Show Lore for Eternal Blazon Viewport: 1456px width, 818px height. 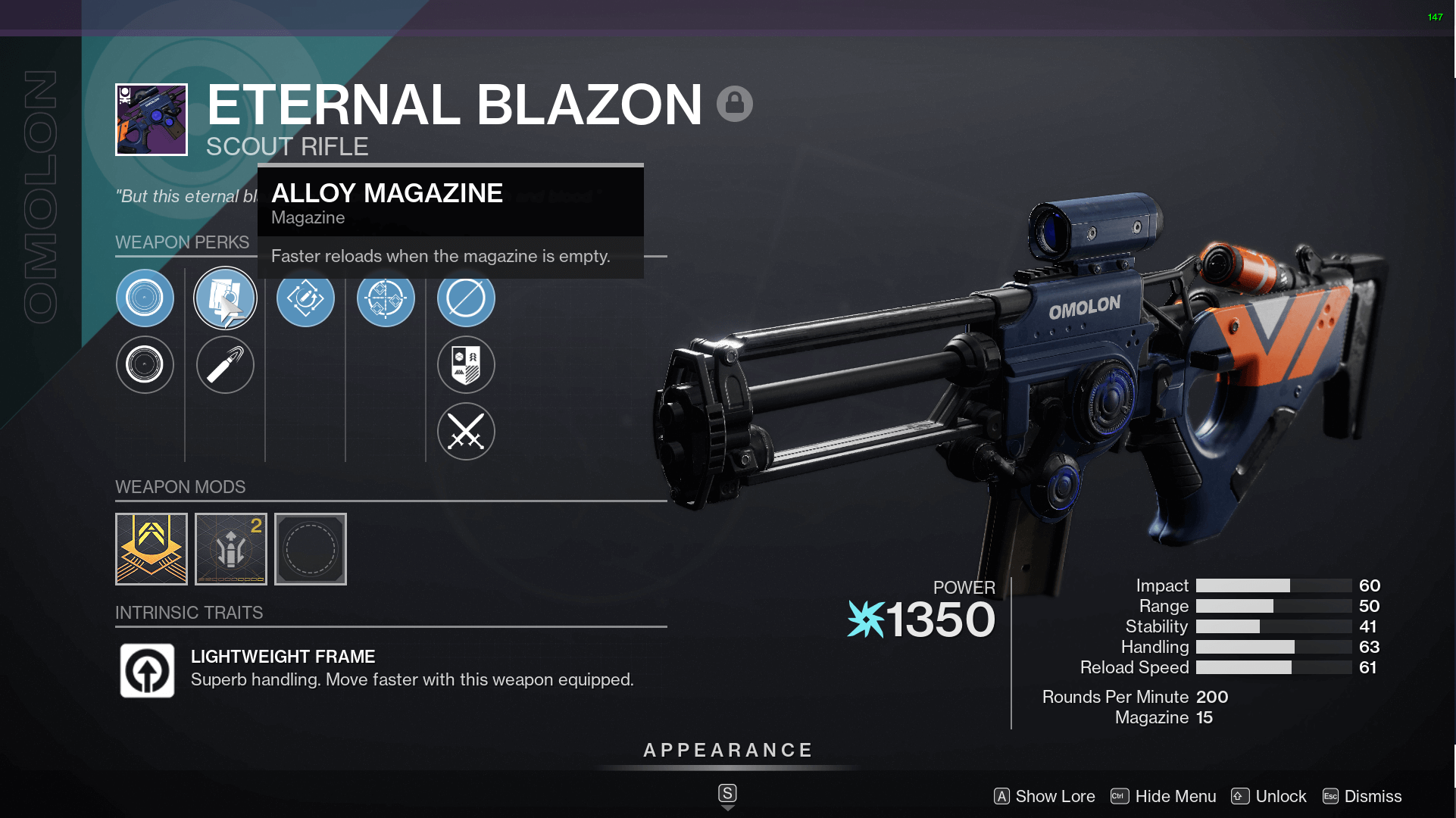click(x=1054, y=796)
